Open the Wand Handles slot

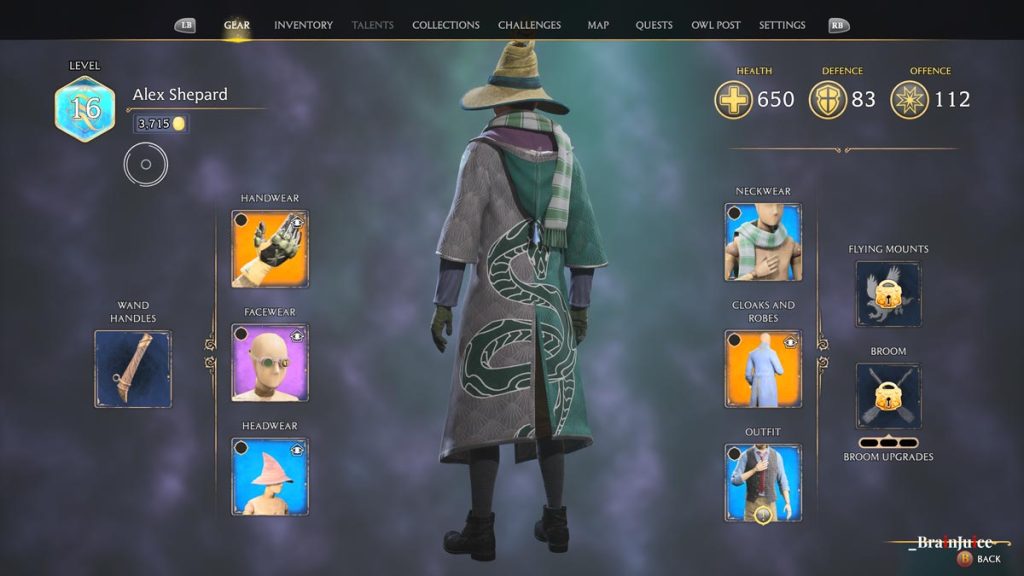[x=133, y=369]
